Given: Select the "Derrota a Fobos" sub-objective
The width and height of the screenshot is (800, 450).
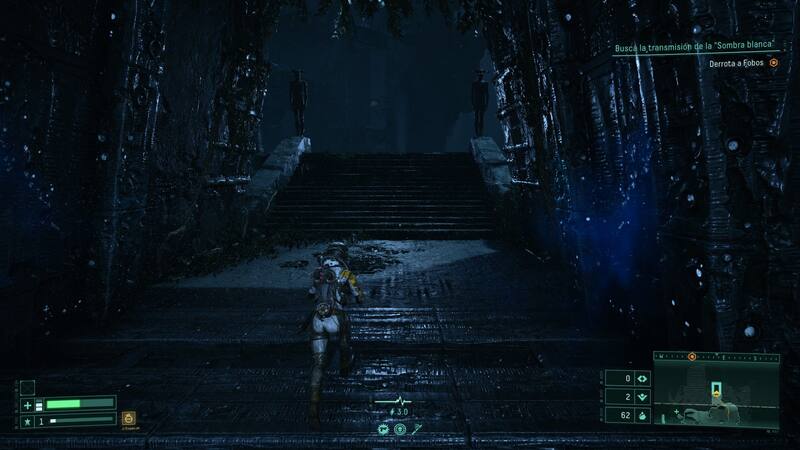Looking at the screenshot, I should (x=738, y=63).
